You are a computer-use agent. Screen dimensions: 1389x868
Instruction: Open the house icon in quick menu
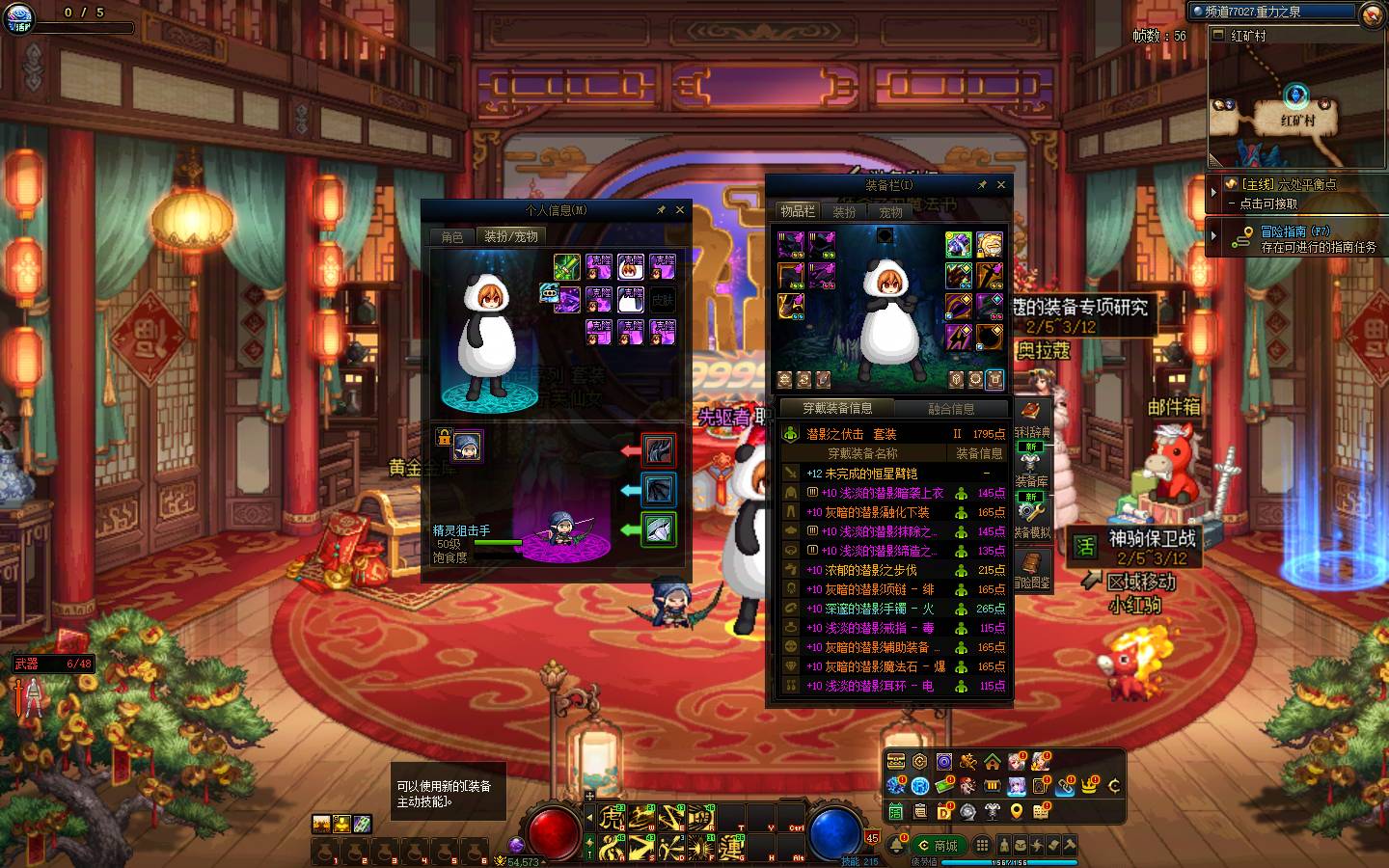pyautogui.click(x=992, y=763)
